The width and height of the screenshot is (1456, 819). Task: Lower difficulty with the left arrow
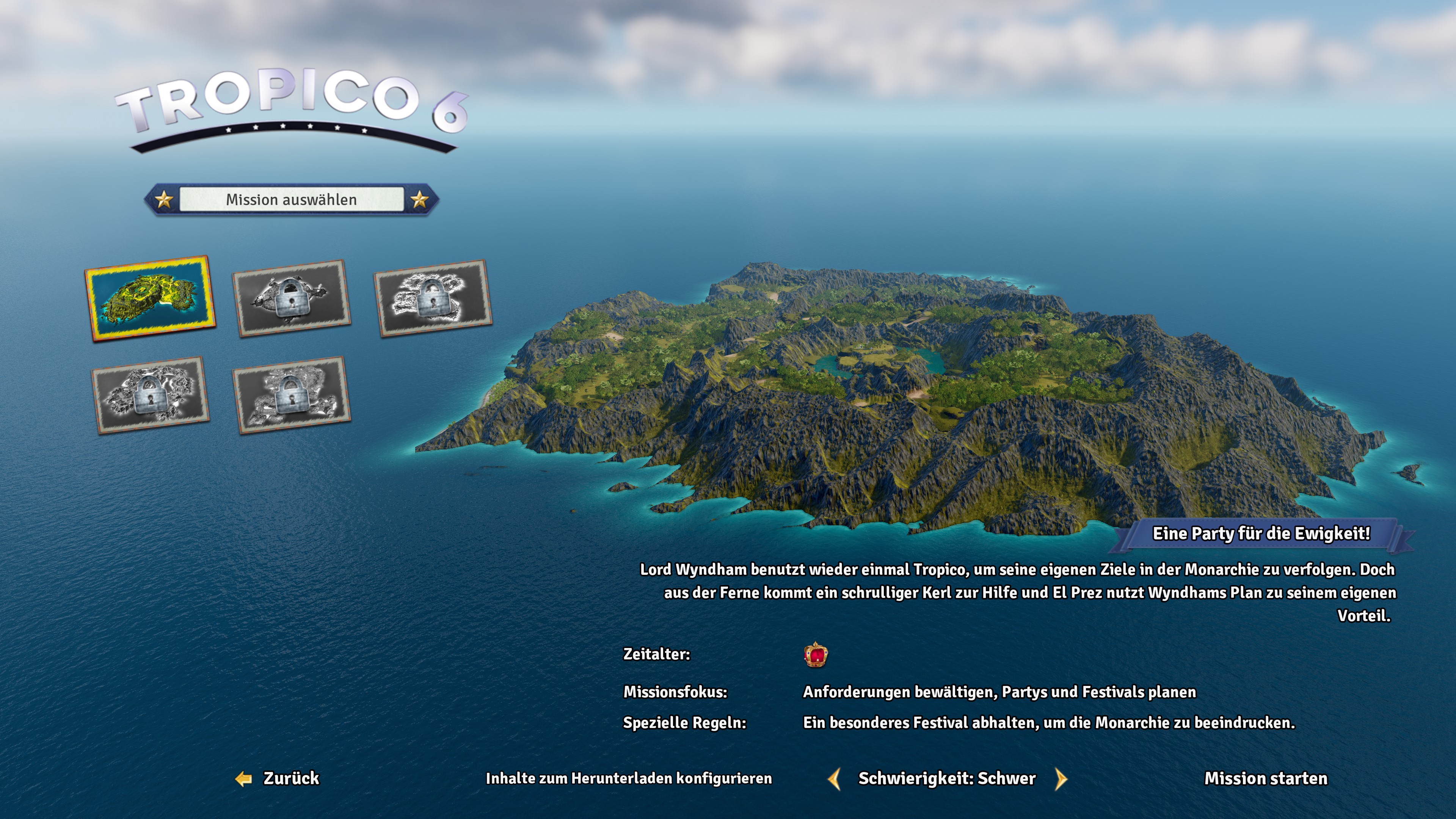click(834, 779)
